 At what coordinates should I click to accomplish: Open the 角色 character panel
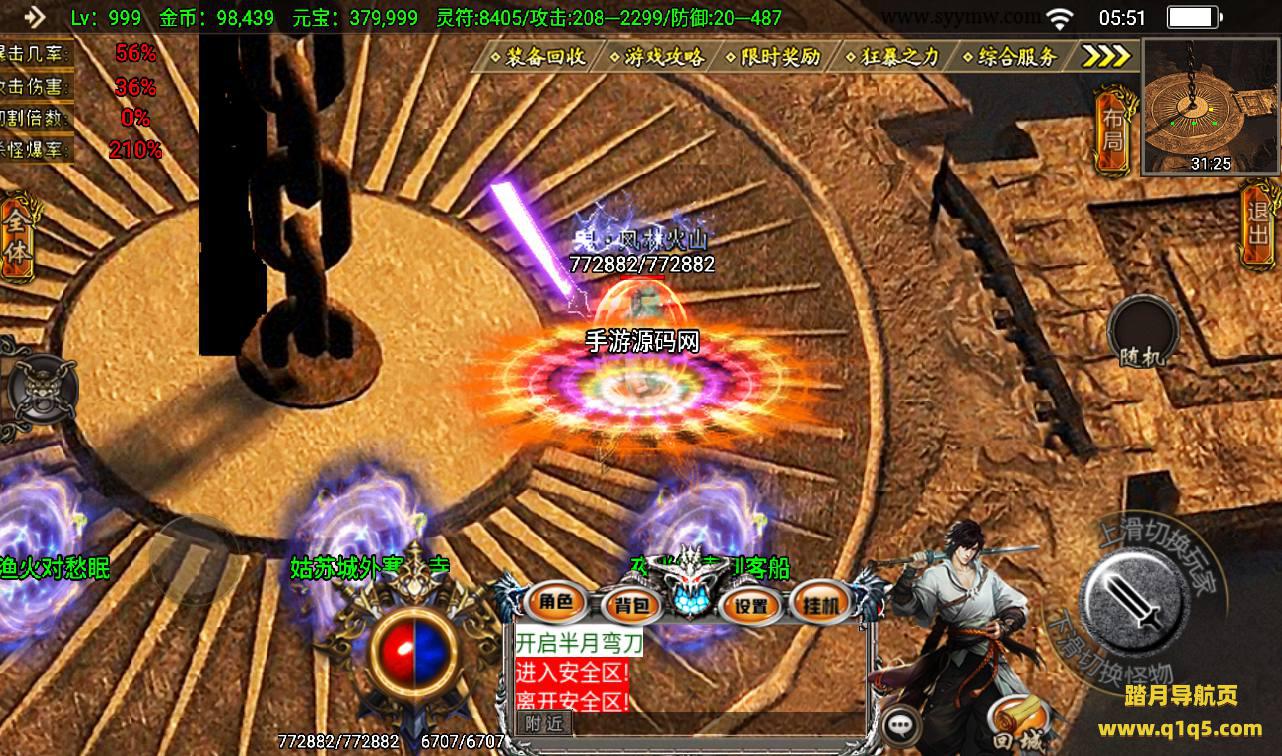pyautogui.click(x=556, y=602)
